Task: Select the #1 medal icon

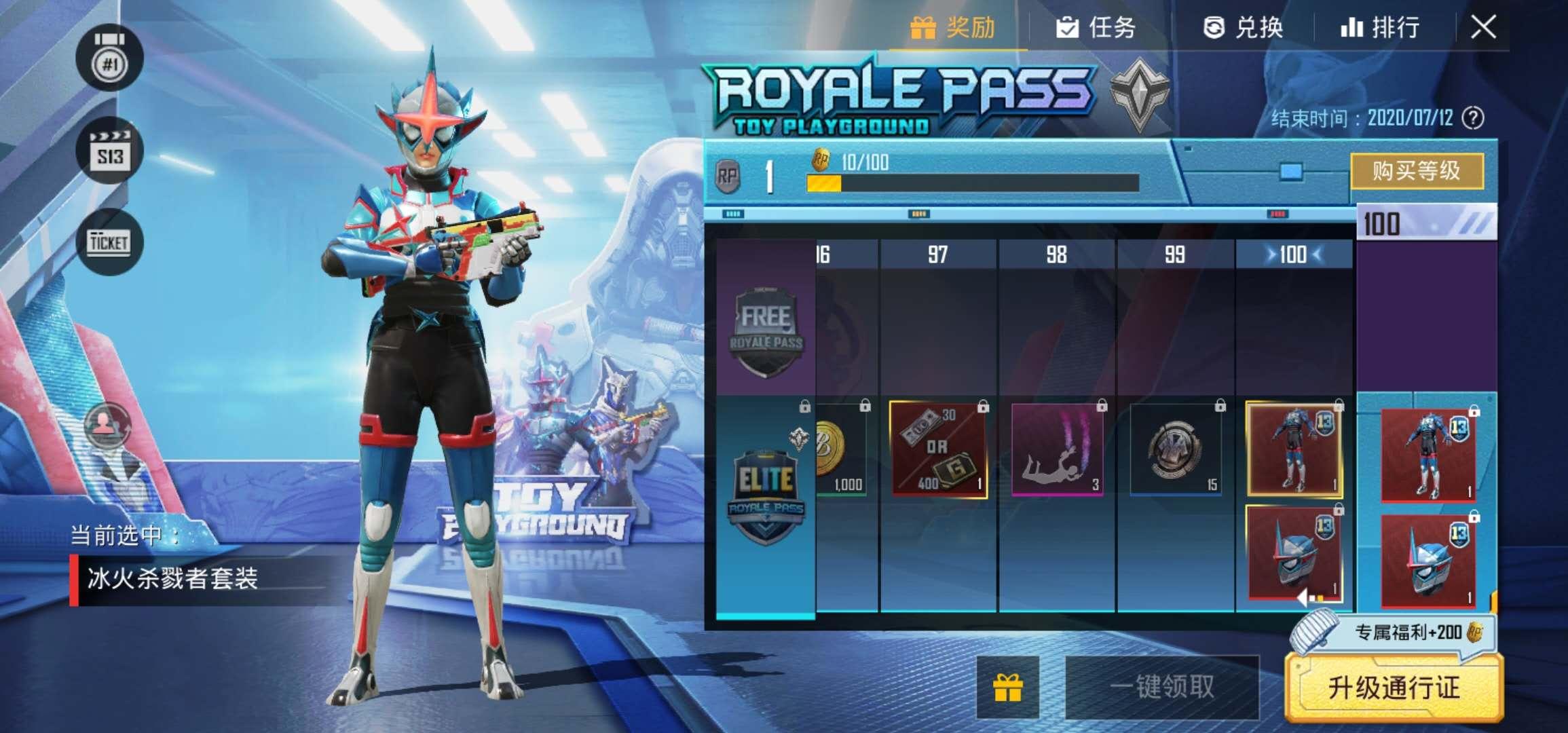Action: point(109,59)
